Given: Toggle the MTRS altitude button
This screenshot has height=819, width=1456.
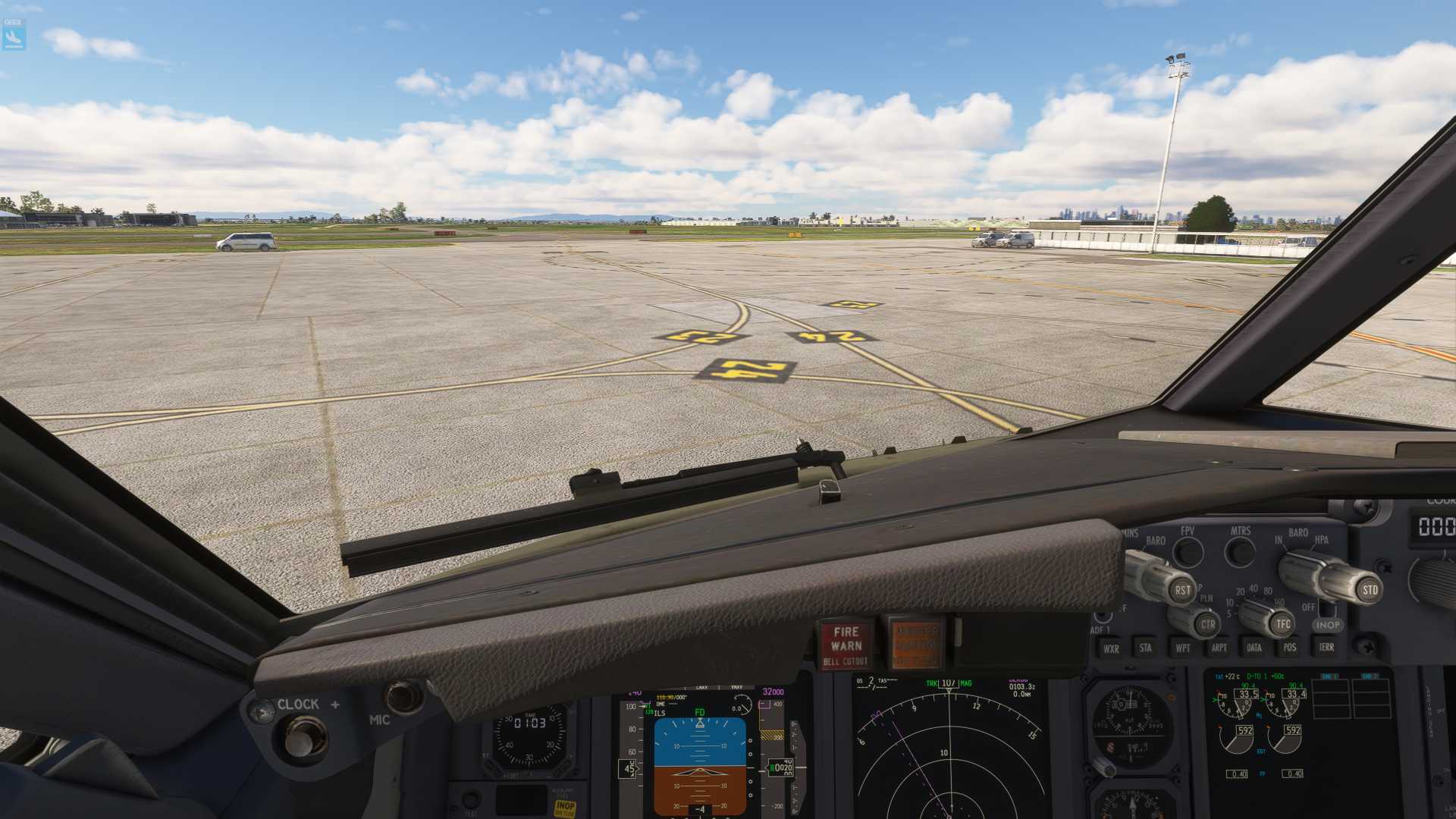Looking at the screenshot, I should click(x=1240, y=551).
